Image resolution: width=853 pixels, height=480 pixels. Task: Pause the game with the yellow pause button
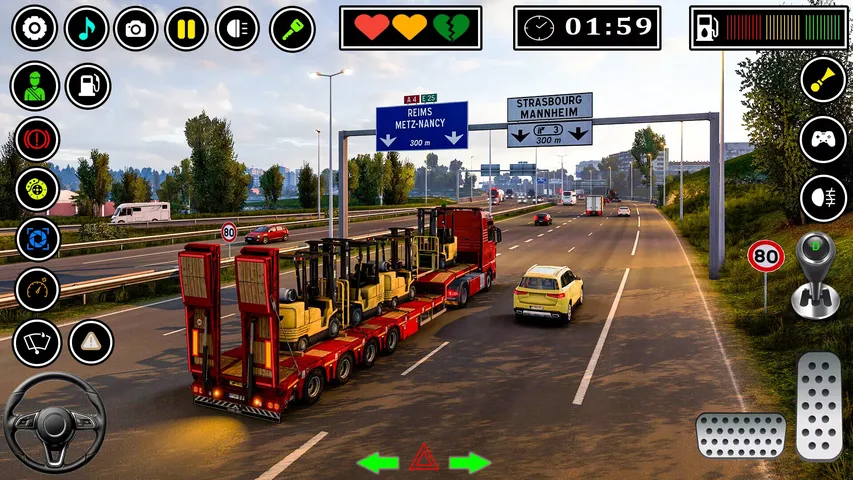click(187, 28)
